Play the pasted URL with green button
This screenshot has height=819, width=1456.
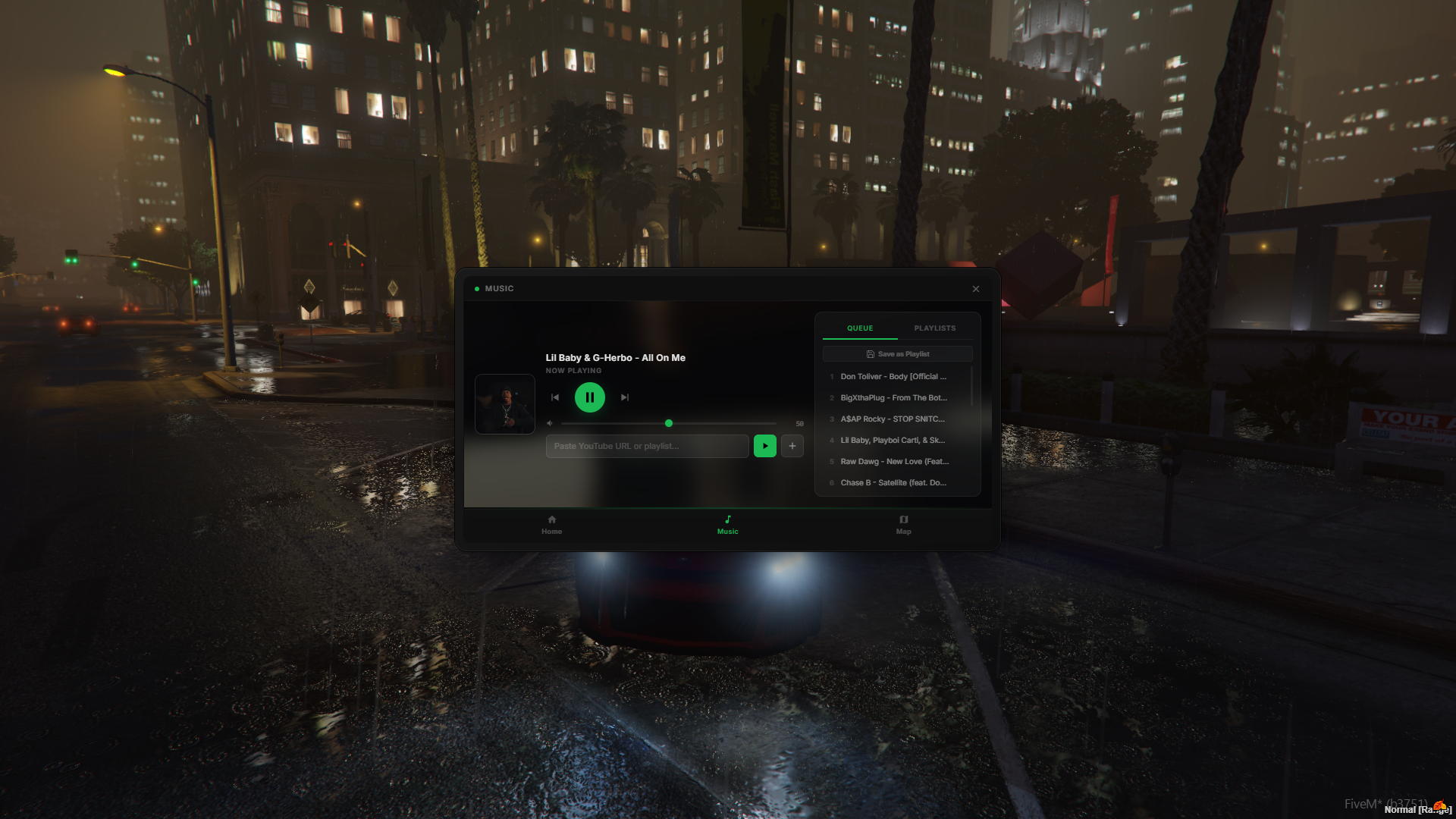pyautogui.click(x=764, y=446)
